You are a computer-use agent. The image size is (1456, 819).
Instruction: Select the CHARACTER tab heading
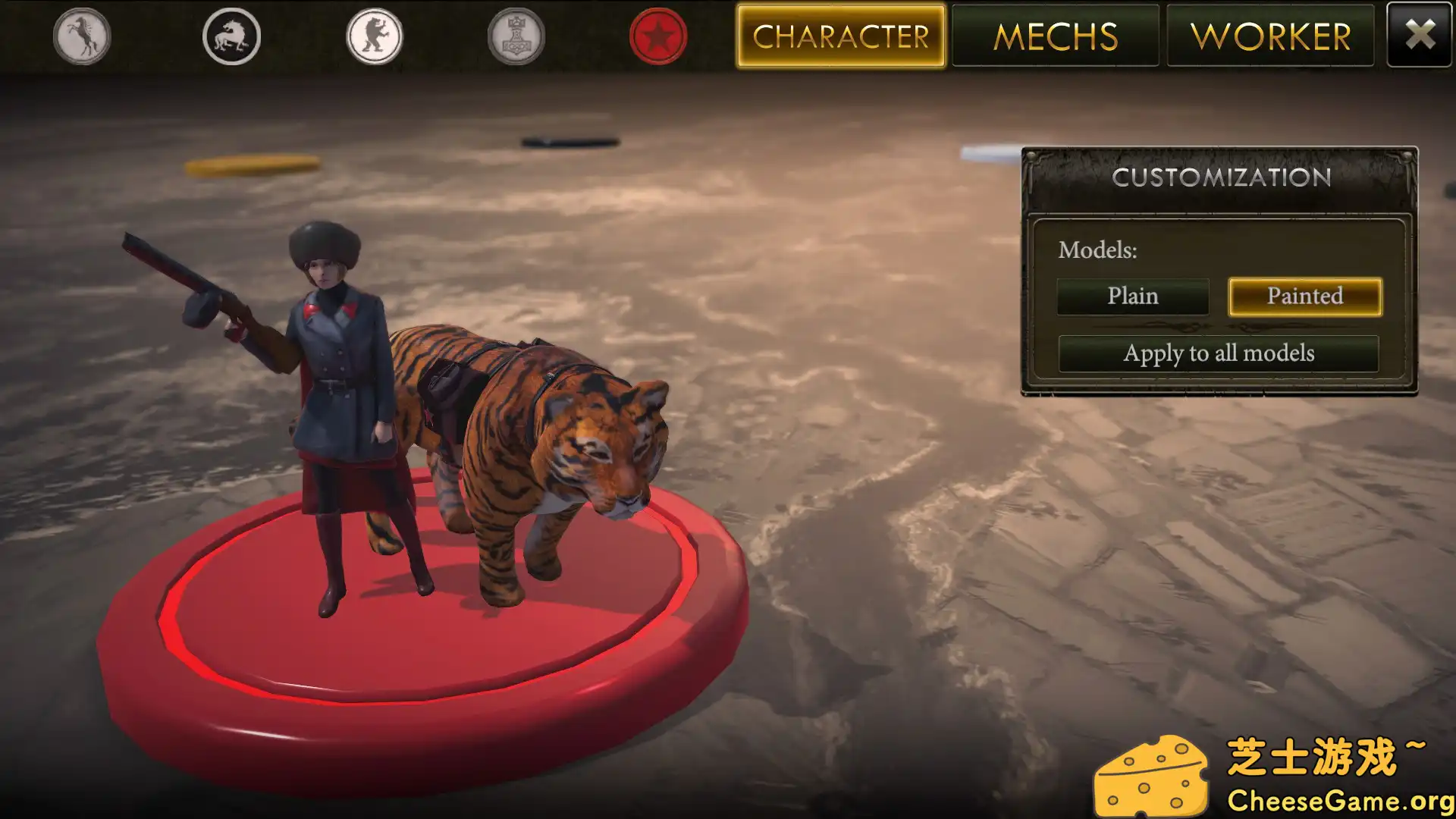tap(842, 36)
